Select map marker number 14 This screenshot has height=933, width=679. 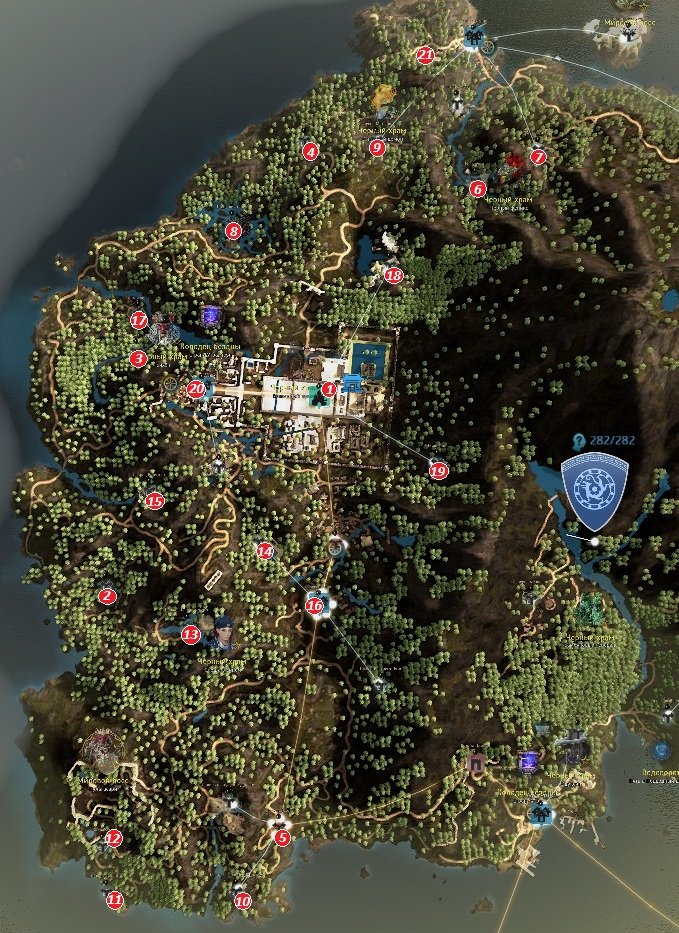coord(264,550)
